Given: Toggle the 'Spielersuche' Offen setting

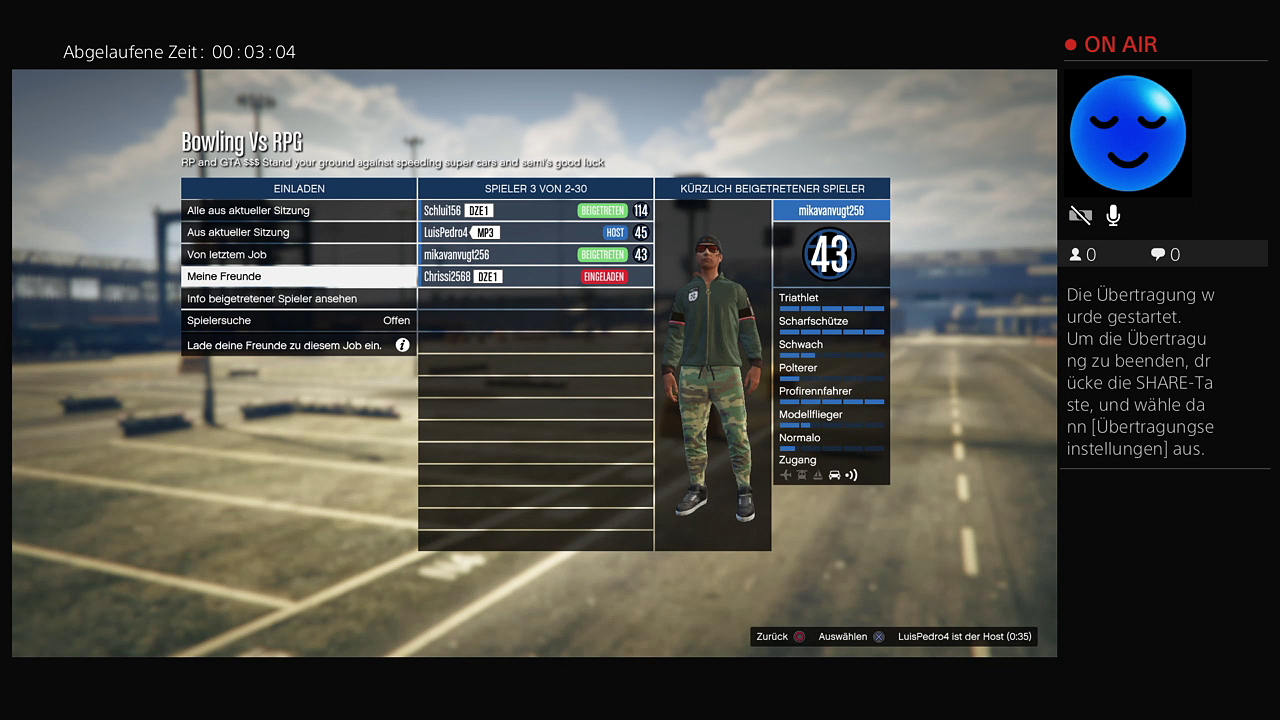Looking at the screenshot, I should click(x=298, y=321).
